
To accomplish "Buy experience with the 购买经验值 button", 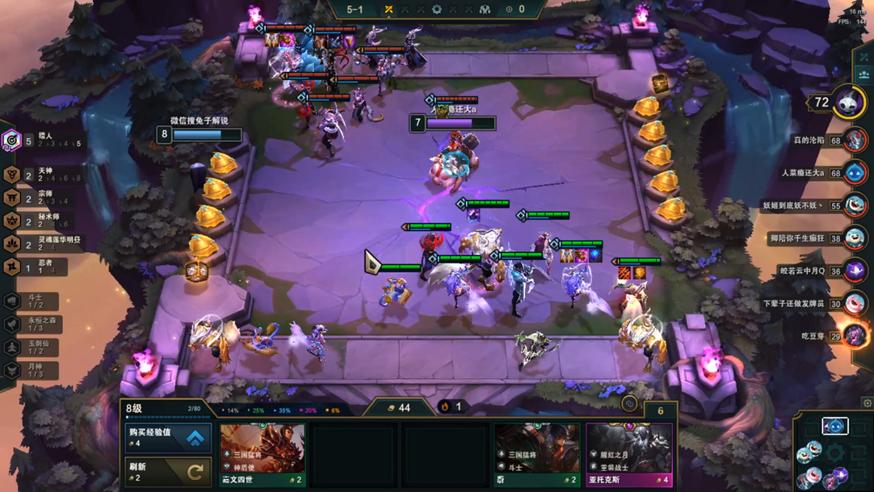I will 167,437.
